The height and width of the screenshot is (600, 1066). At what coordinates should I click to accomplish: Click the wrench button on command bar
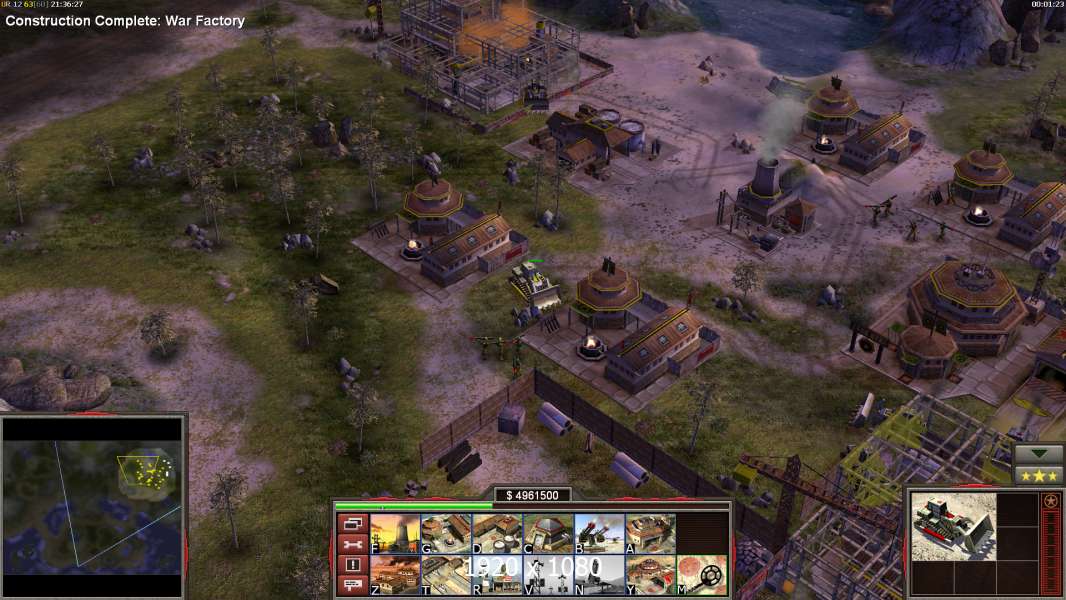click(x=351, y=544)
